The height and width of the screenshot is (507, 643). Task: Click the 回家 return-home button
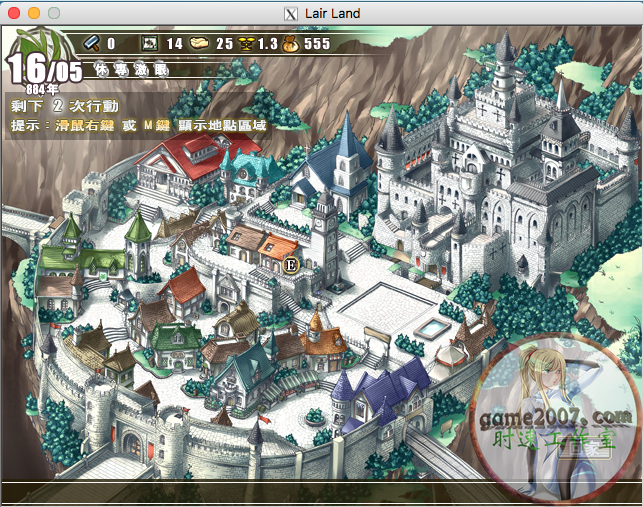pyautogui.click(x=585, y=449)
